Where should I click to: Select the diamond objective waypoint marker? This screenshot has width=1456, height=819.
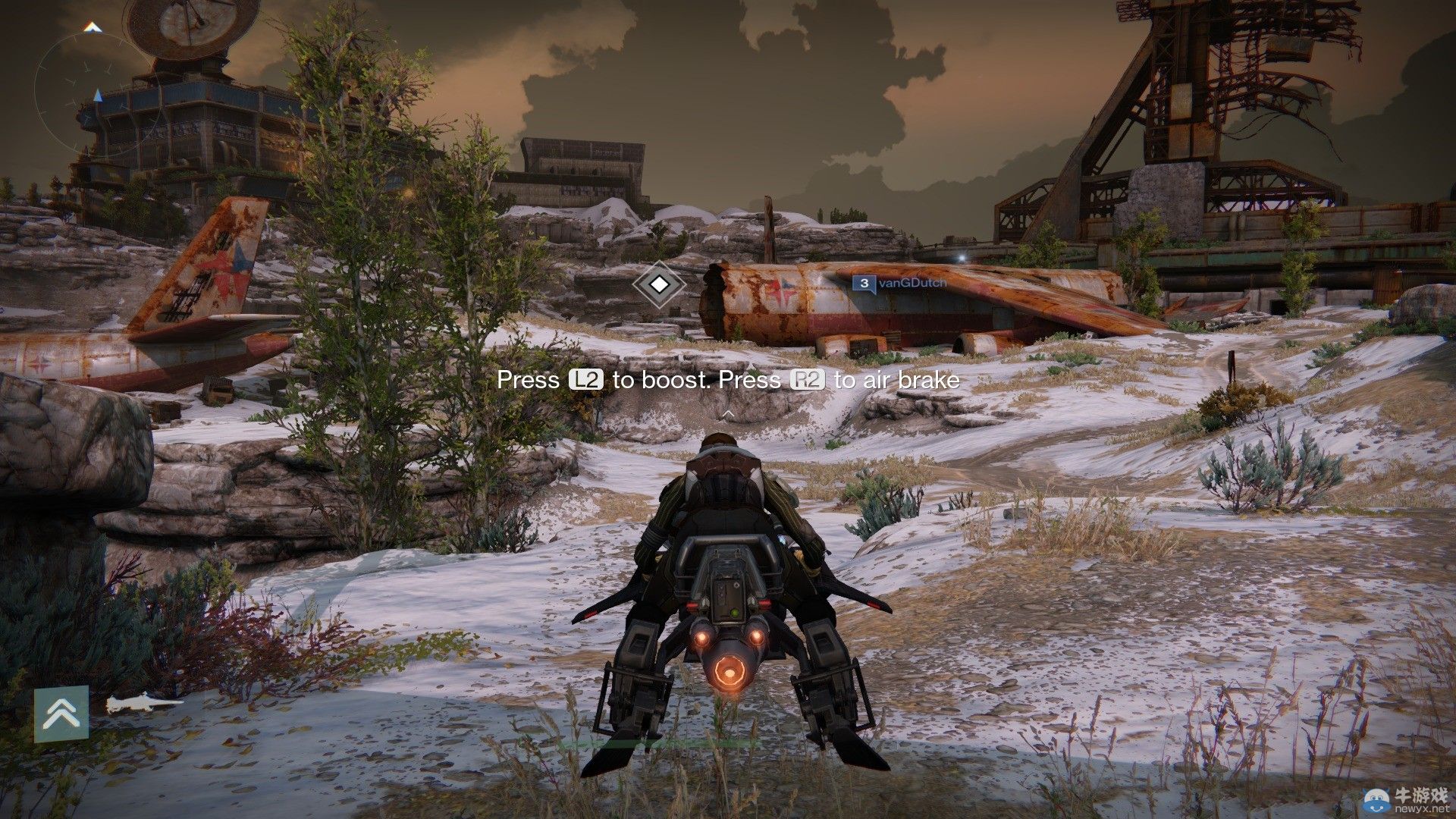coord(660,284)
